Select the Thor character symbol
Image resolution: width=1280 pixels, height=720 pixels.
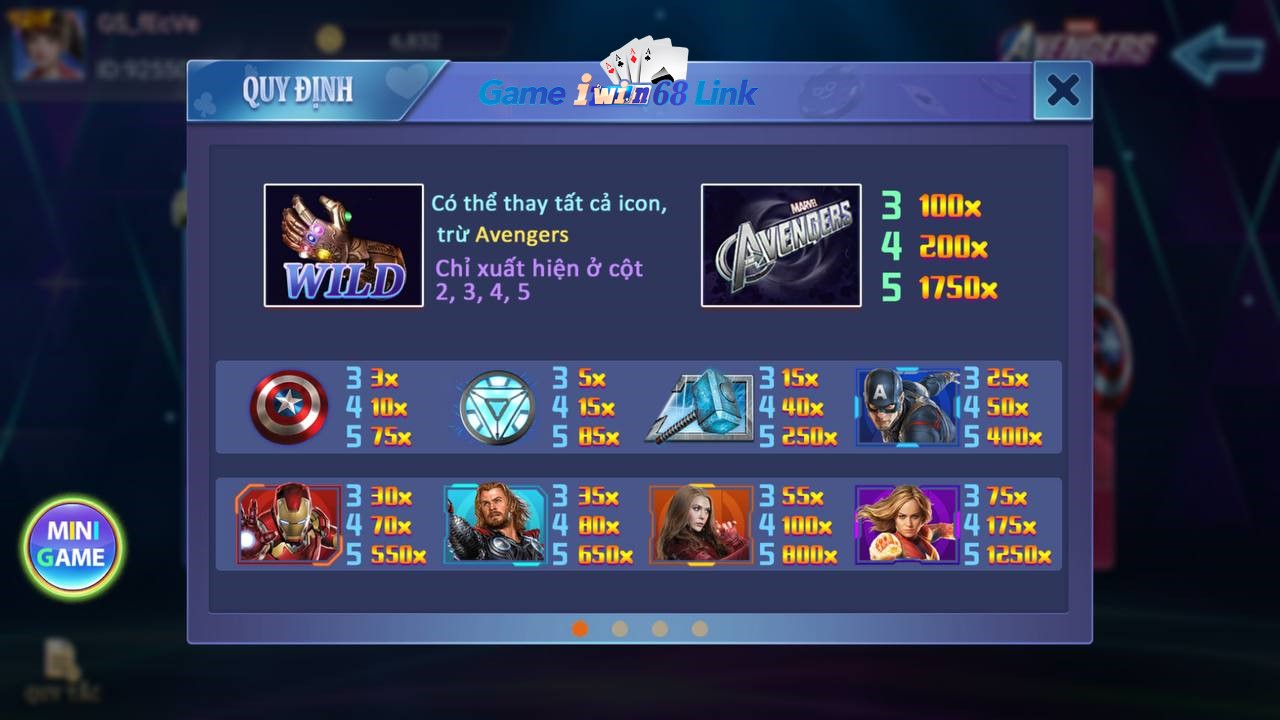pyautogui.click(x=494, y=524)
